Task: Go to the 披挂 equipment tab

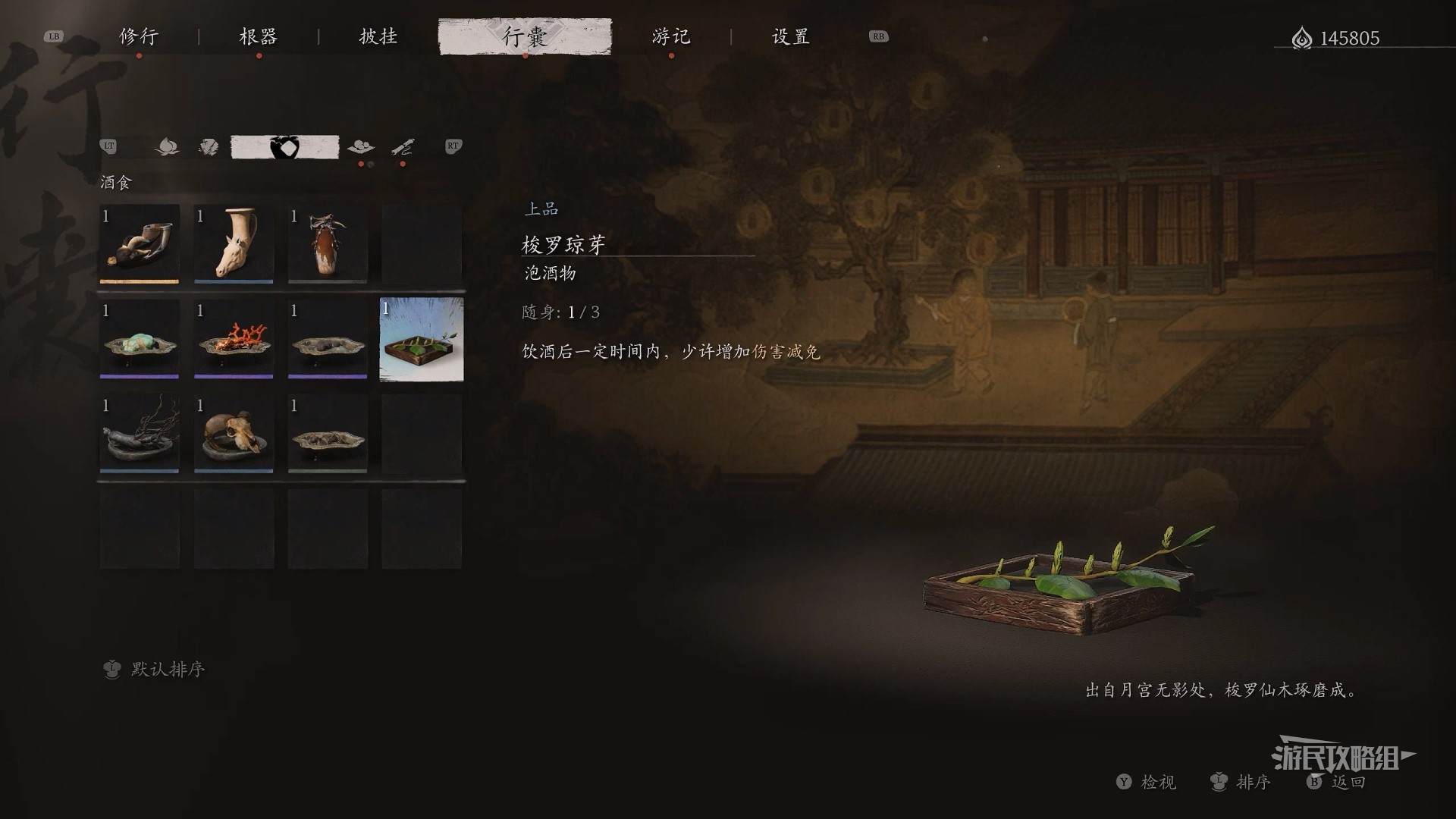Action: (x=378, y=36)
